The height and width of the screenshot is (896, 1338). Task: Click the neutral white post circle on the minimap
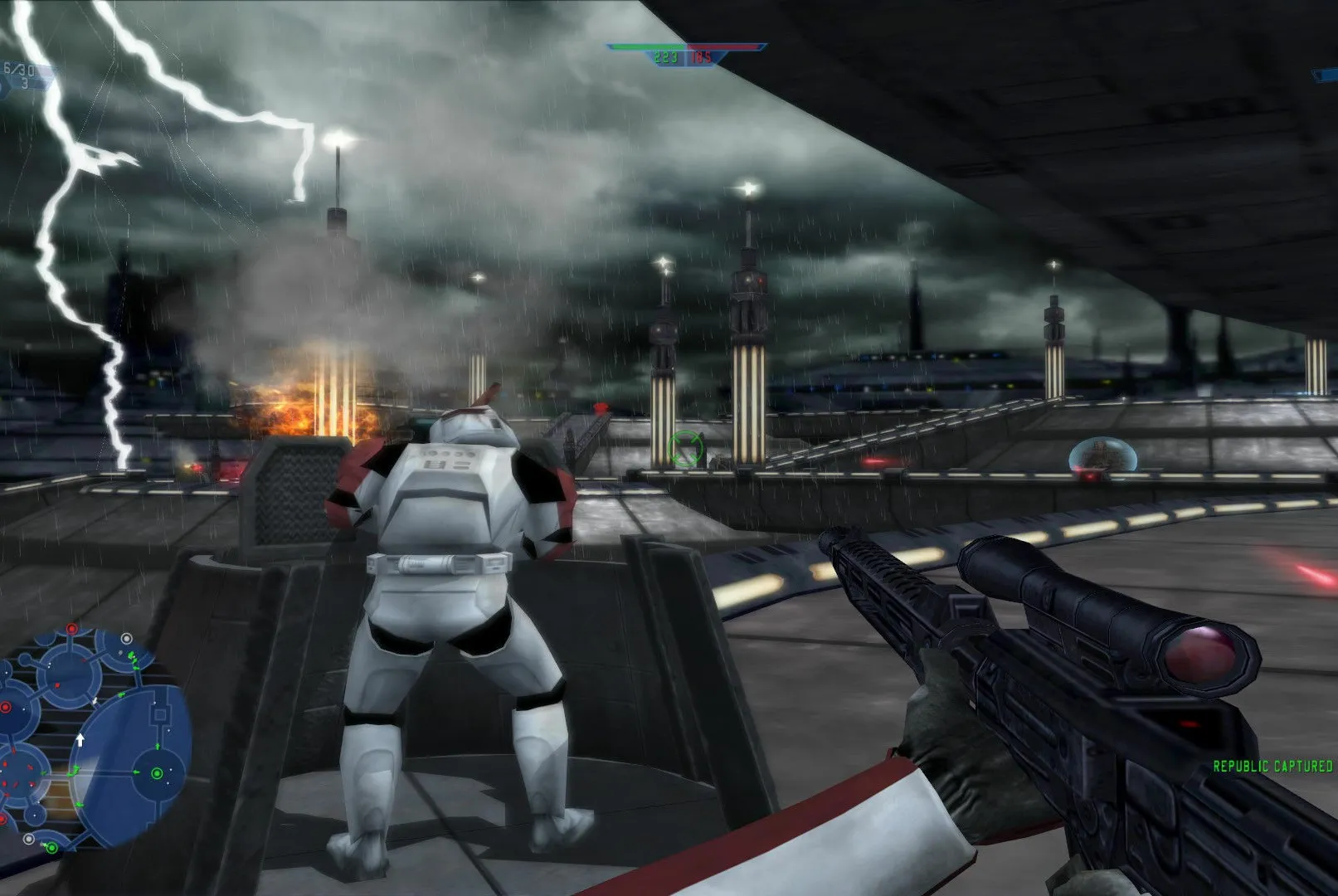click(126, 638)
